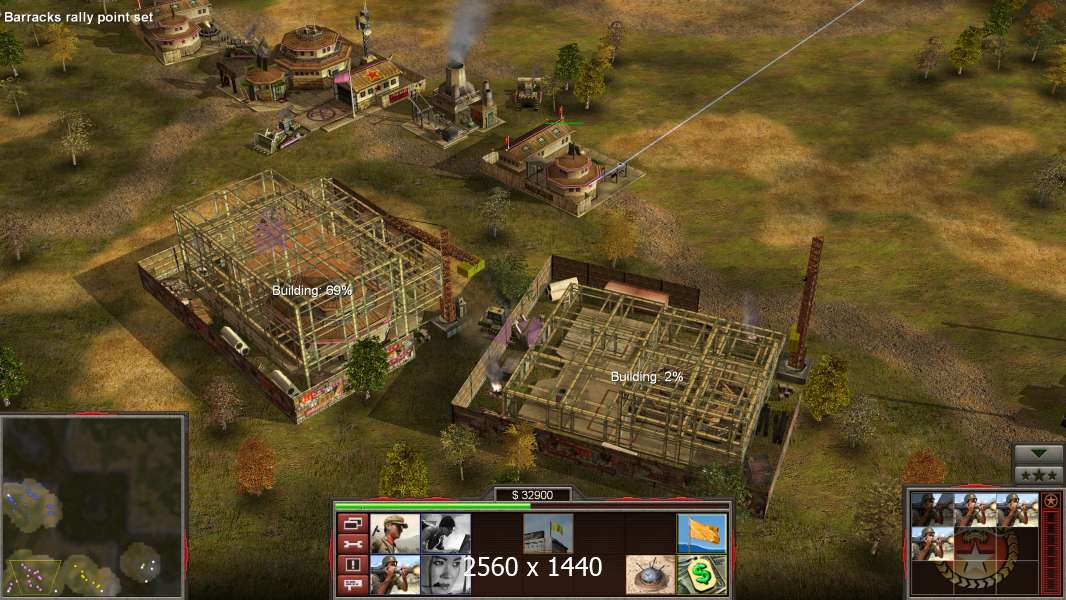Click the exclamation mark button
Screen dimensions: 1066x600
click(x=351, y=565)
